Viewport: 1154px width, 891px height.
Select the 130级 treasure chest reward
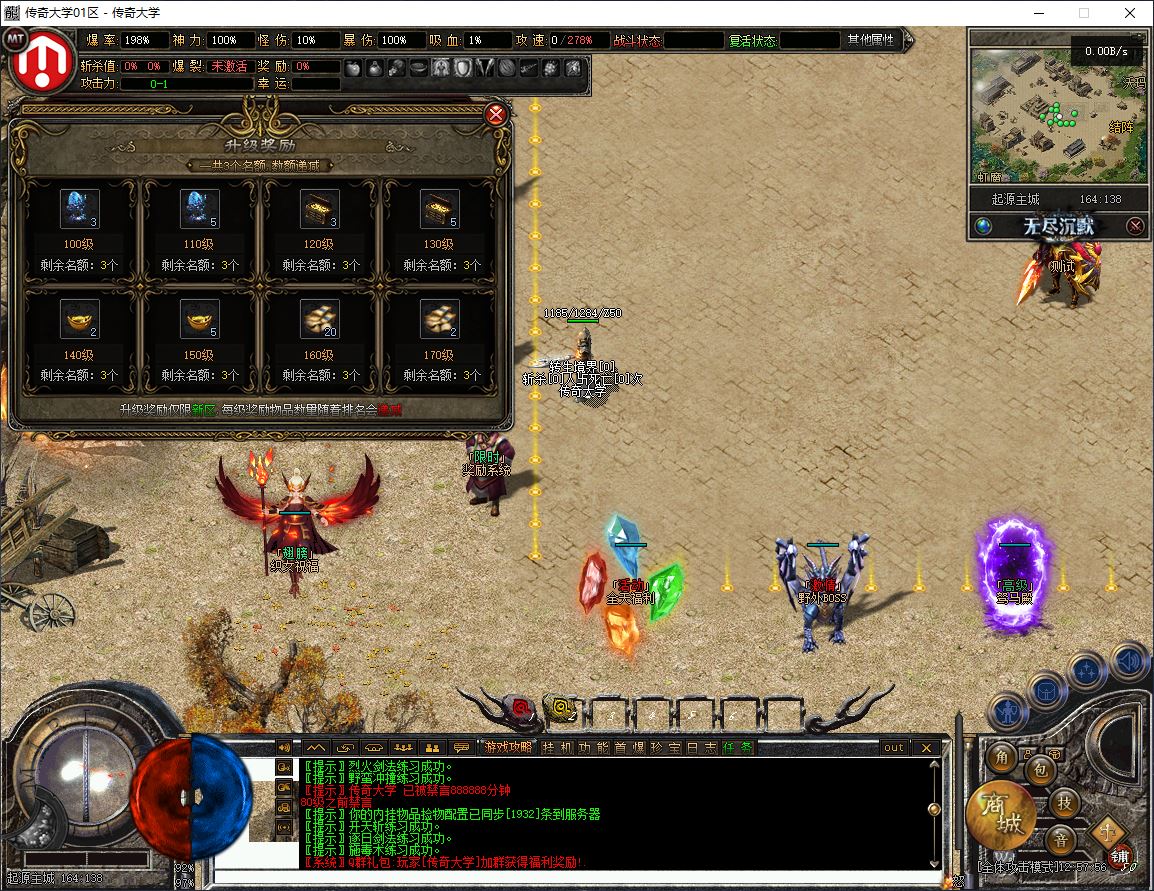439,209
